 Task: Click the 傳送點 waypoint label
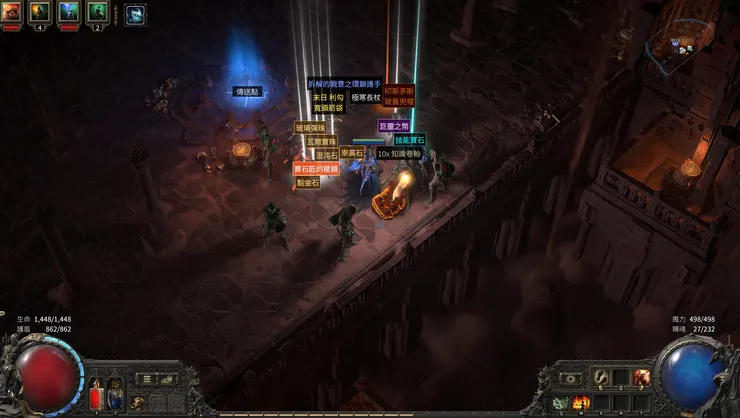point(248,91)
